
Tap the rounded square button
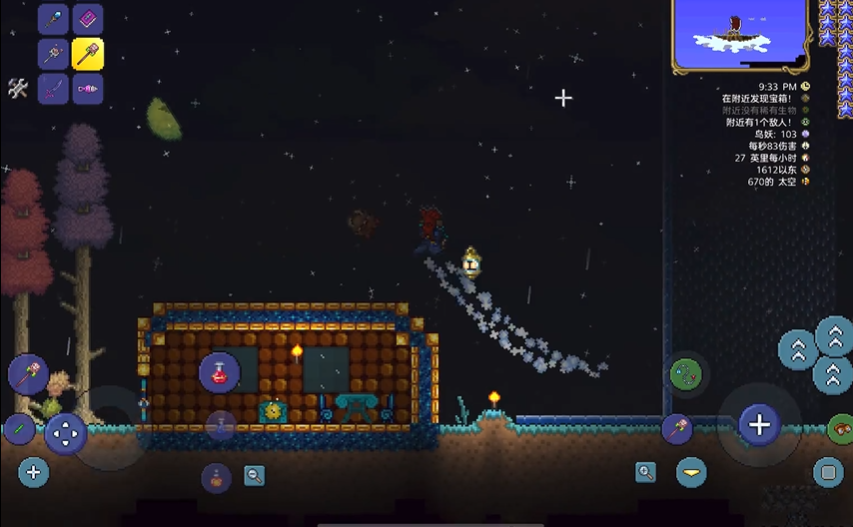pyautogui.click(x=828, y=471)
